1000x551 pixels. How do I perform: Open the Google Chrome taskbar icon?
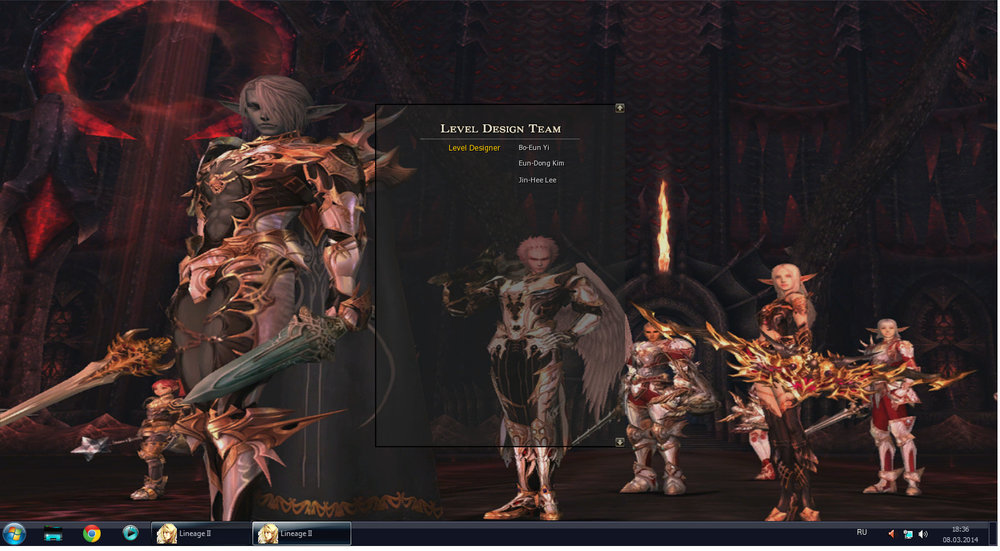click(x=92, y=533)
